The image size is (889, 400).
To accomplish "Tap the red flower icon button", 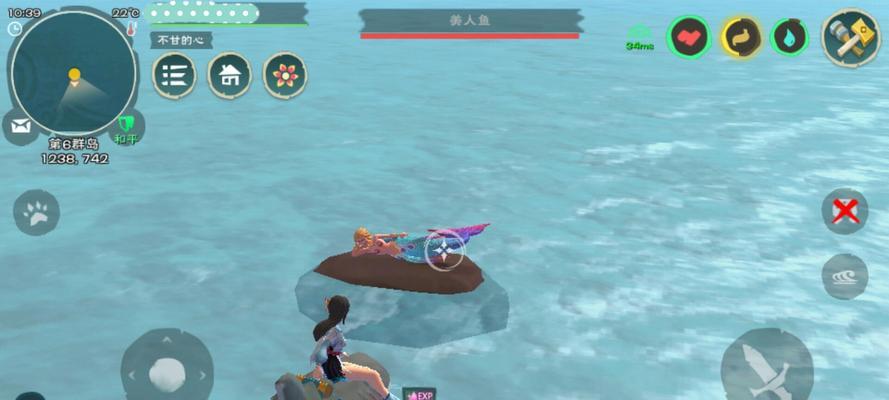I will [x=285, y=75].
